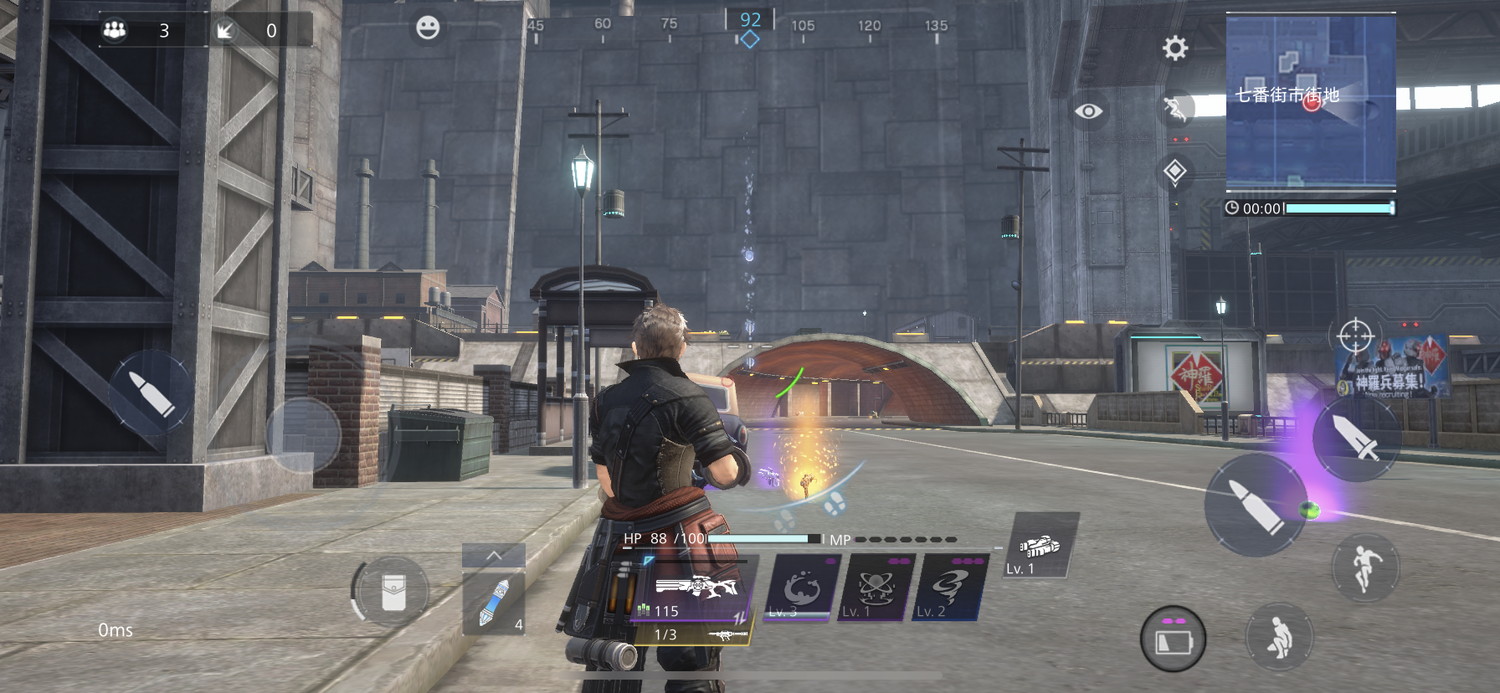Fire with the large right bullet button
Image resolution: width=1500 pixels, height=693 pixels.
[1255, 505]
